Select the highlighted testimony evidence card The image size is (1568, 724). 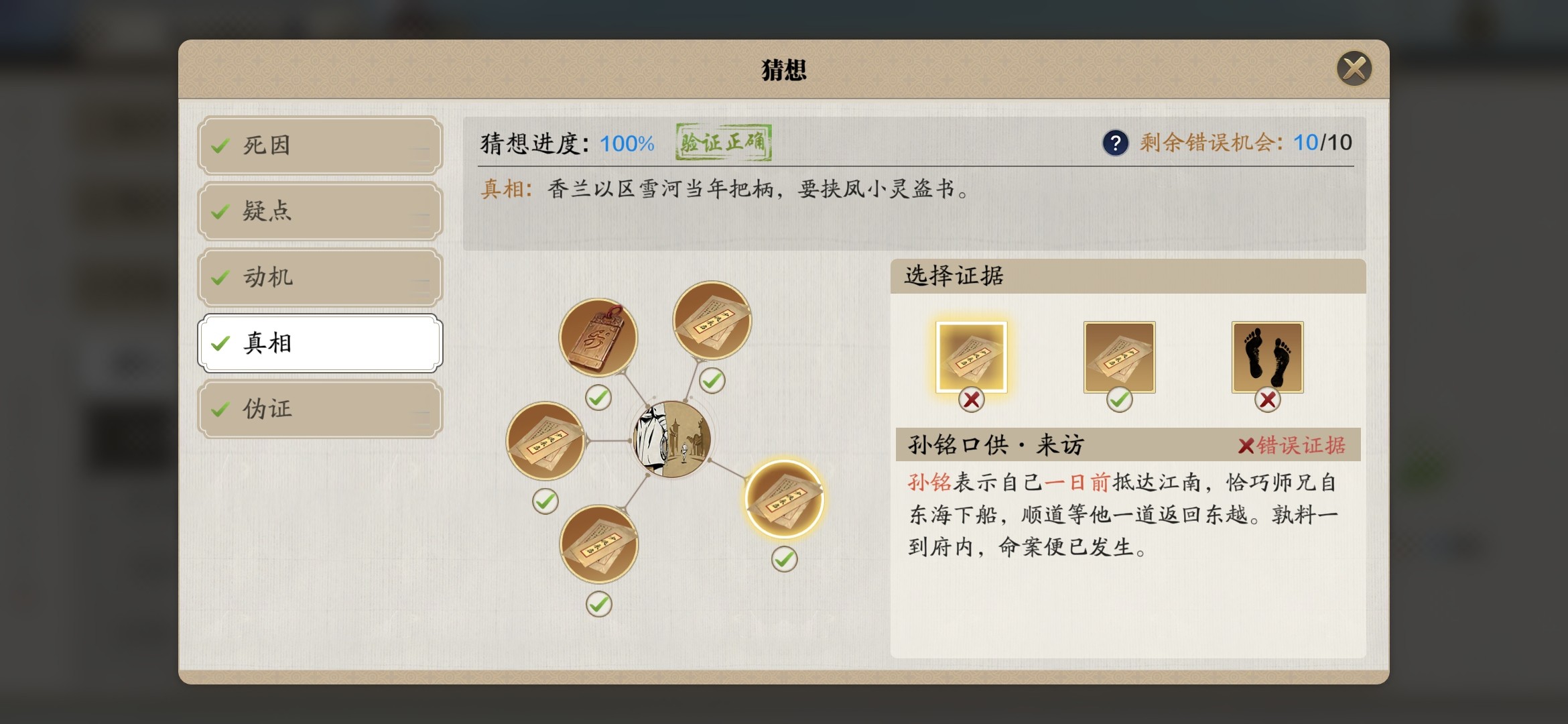(971, 357)
